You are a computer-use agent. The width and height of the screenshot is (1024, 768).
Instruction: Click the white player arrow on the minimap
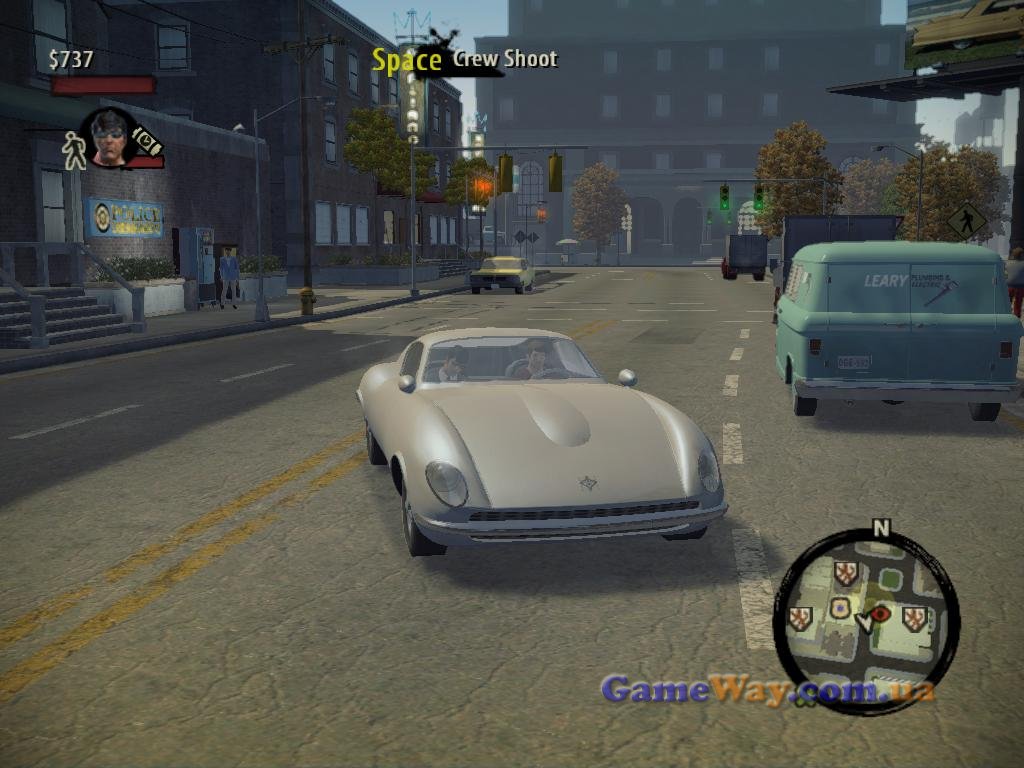point(865,622)
